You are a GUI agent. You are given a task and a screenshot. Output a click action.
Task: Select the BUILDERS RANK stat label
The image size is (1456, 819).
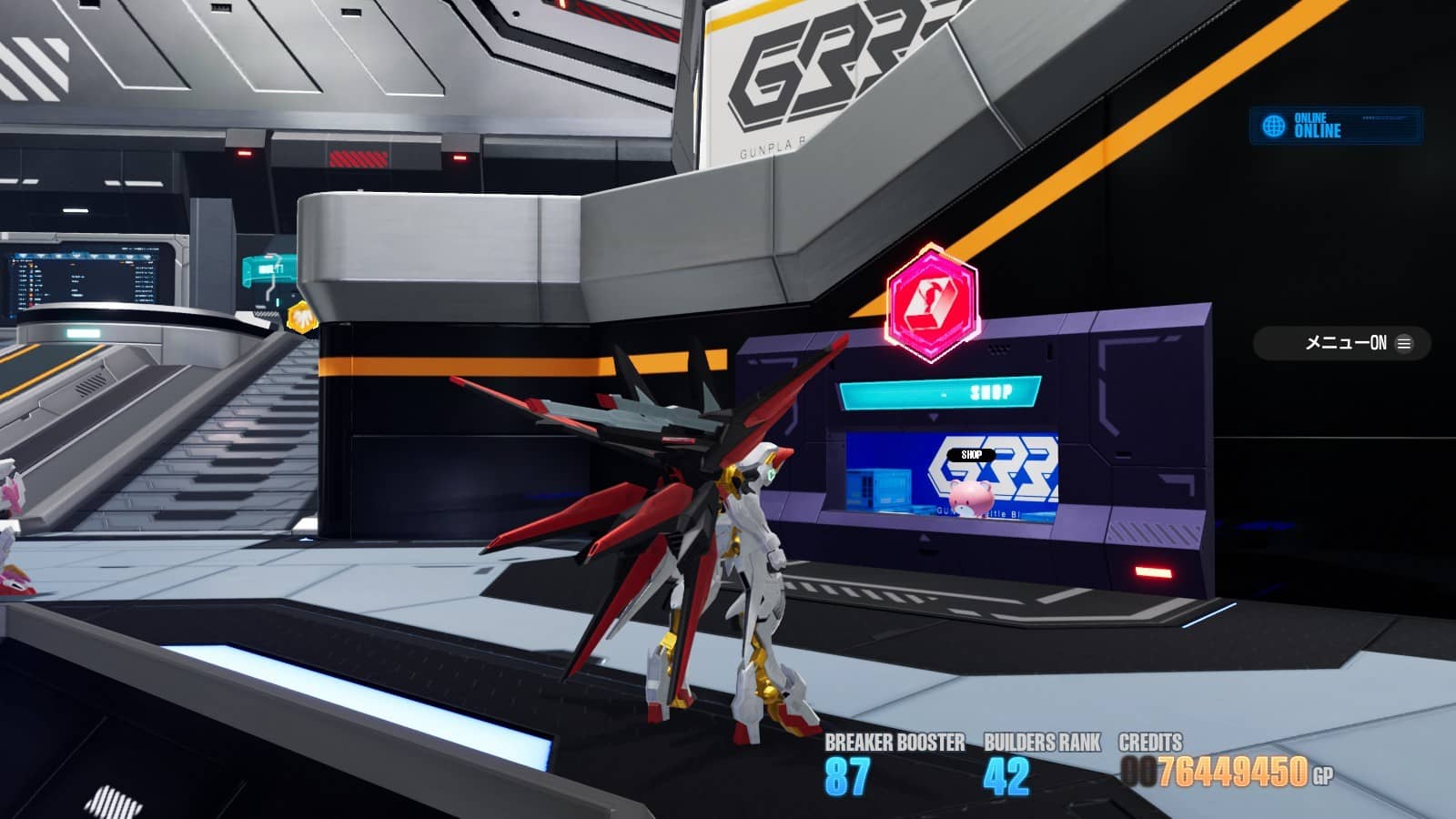1043,743
